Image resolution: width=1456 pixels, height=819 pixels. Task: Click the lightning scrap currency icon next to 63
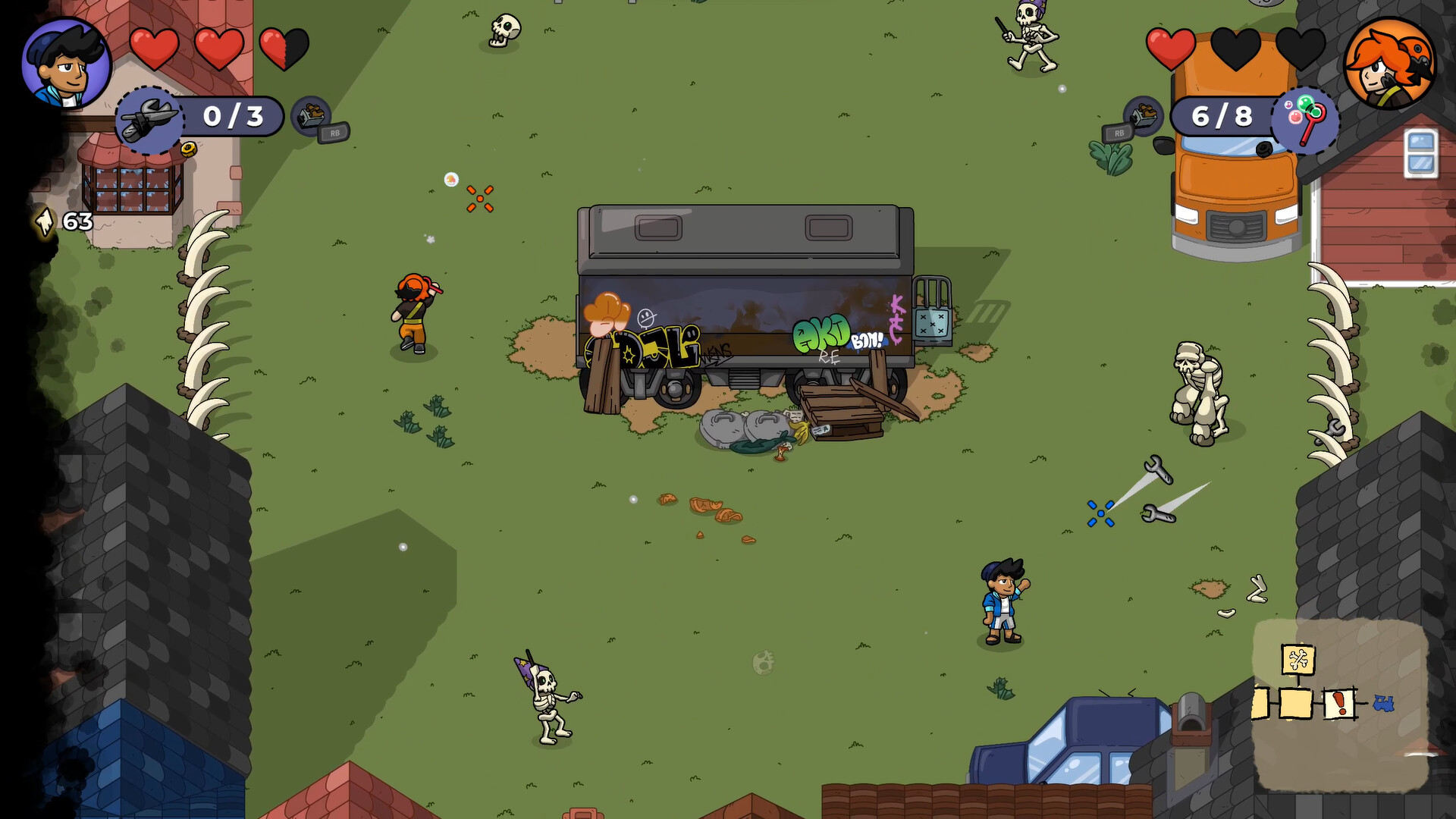tap(44, 222)
